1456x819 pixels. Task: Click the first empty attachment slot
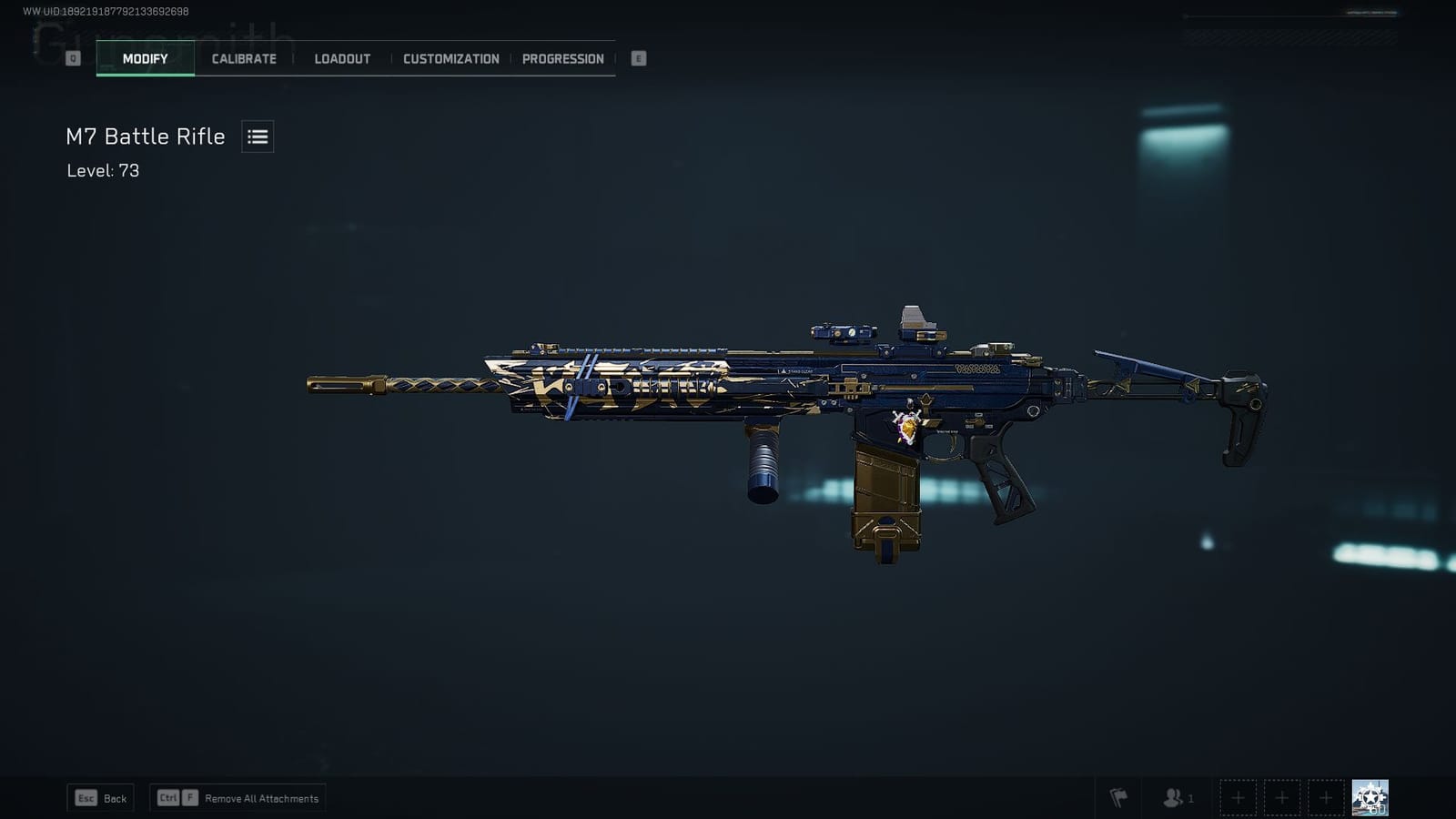click(1239, 797)
